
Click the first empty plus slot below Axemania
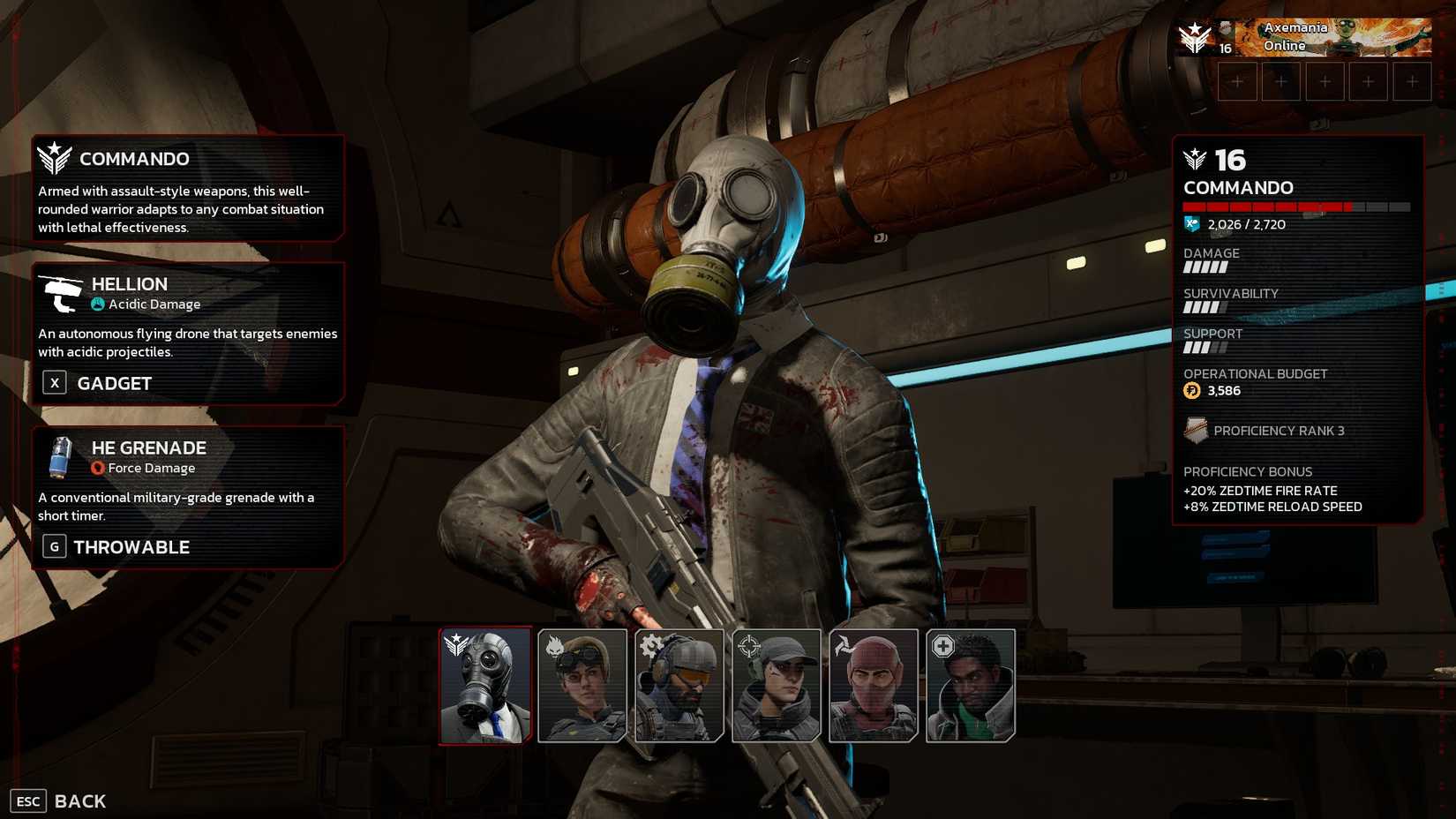(1237, 80)
